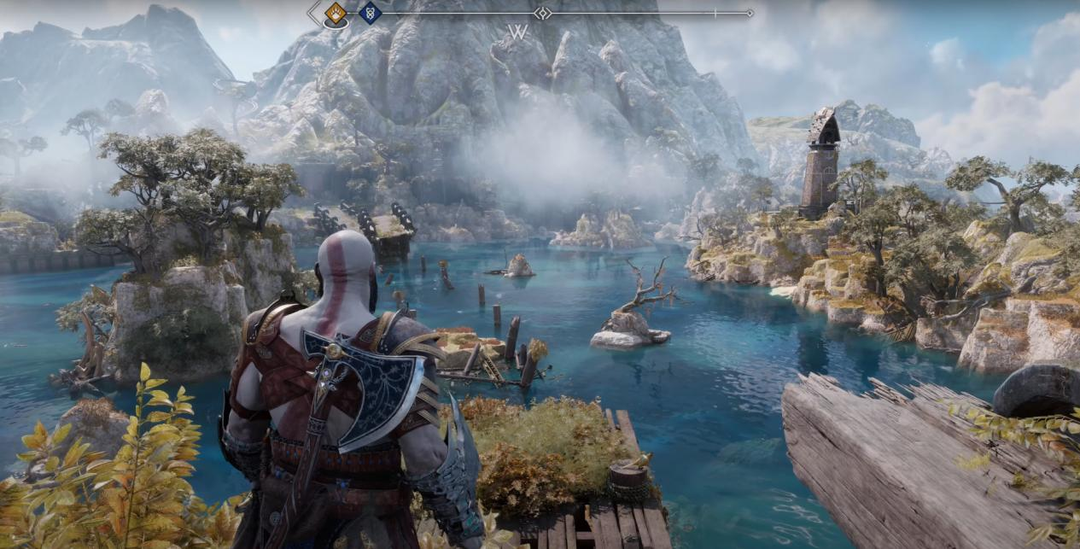The height and width of the screenshot is (549, 1080).
Task: Select the white diamond marker on compass bar
Action: (x=542, y=13)
